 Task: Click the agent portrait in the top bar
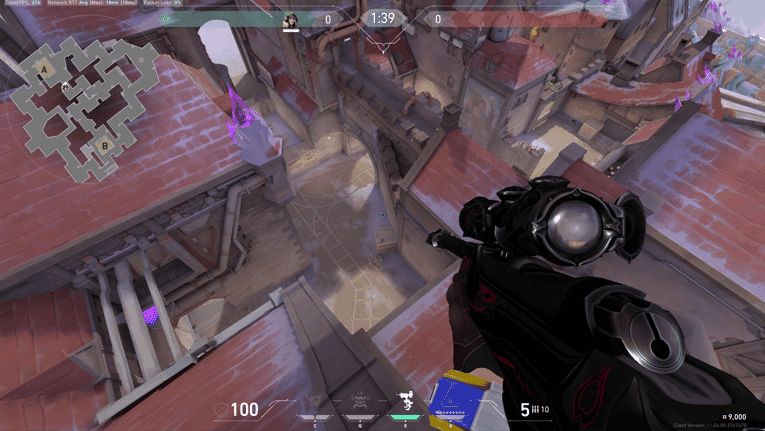pos(292,21)
